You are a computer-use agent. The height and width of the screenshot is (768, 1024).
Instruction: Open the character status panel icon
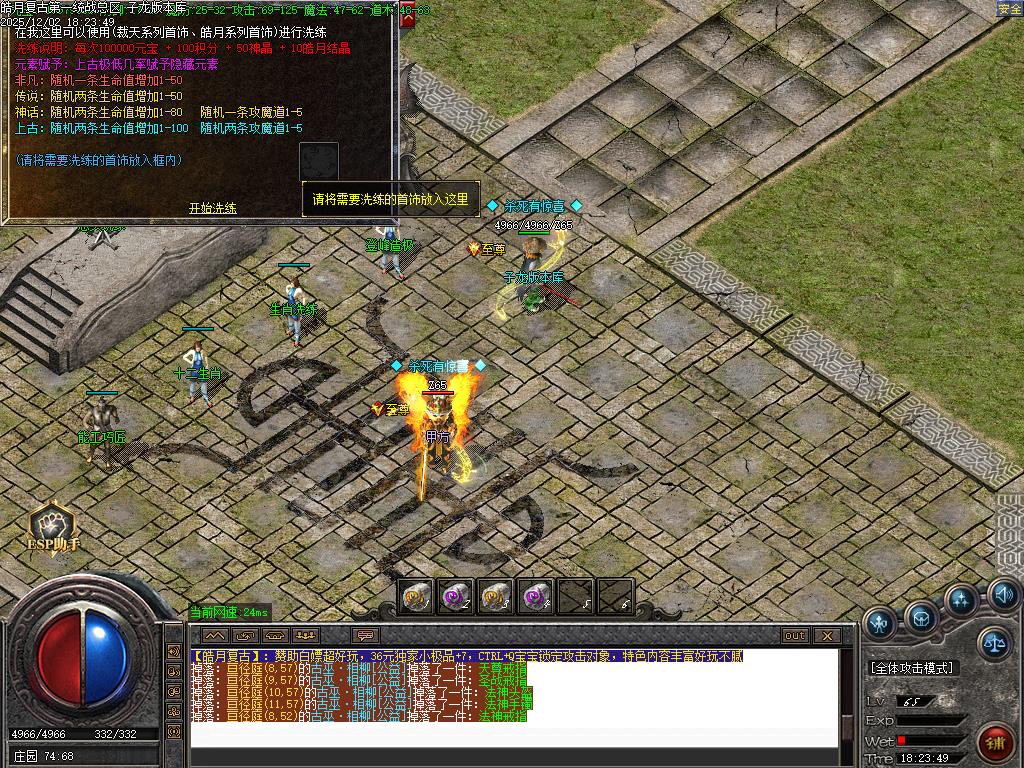(x=880, y=623)
